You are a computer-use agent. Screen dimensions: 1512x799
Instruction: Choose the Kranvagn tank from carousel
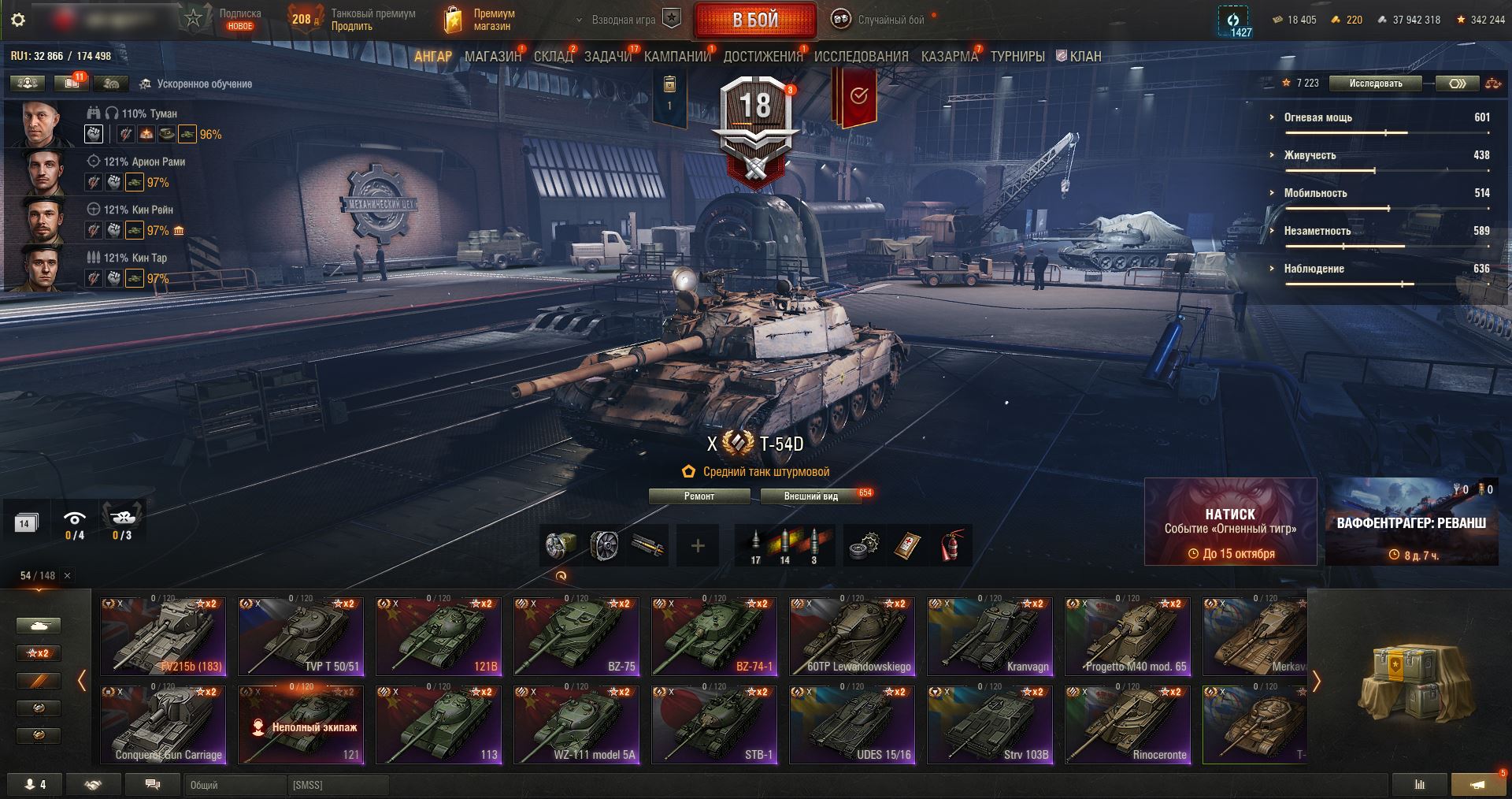pos(990,636)
